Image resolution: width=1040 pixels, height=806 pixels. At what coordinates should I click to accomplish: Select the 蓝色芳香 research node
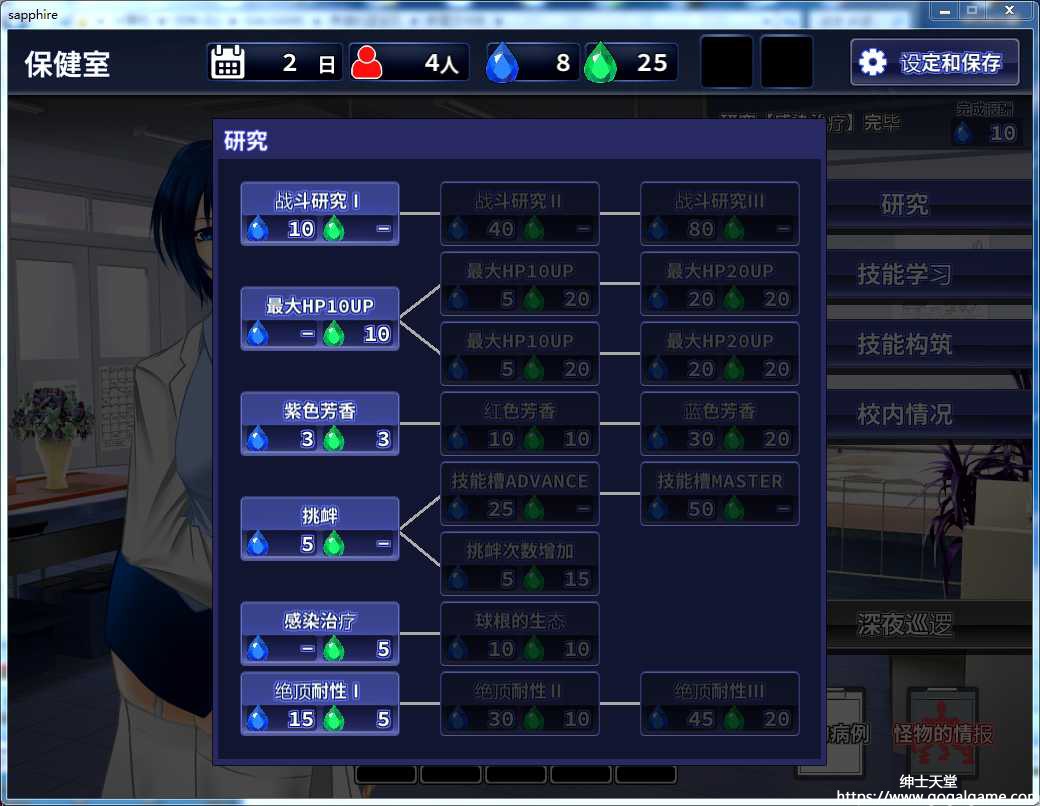(x=720, y=424)
